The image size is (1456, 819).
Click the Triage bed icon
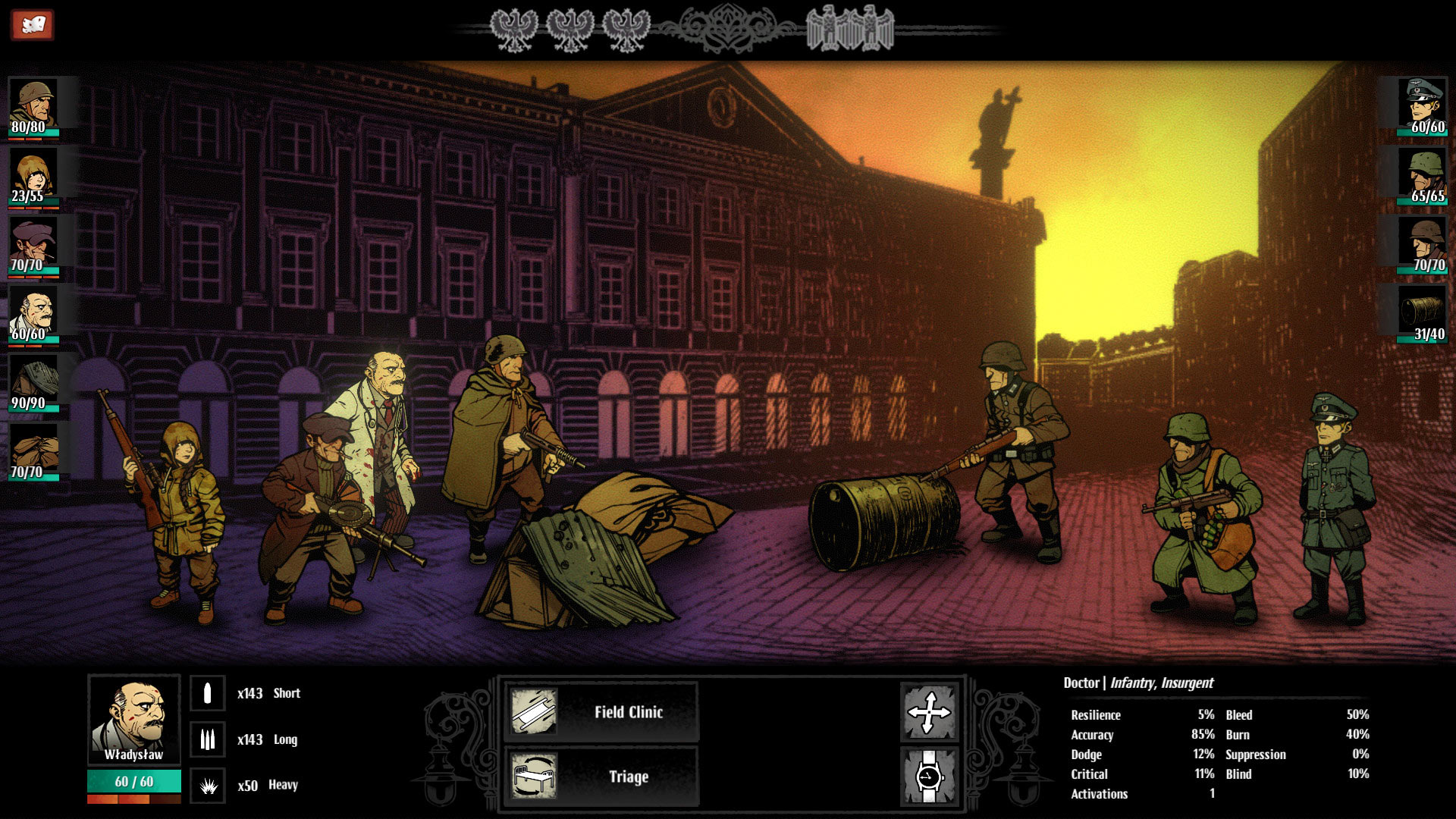tap(535, 776)
